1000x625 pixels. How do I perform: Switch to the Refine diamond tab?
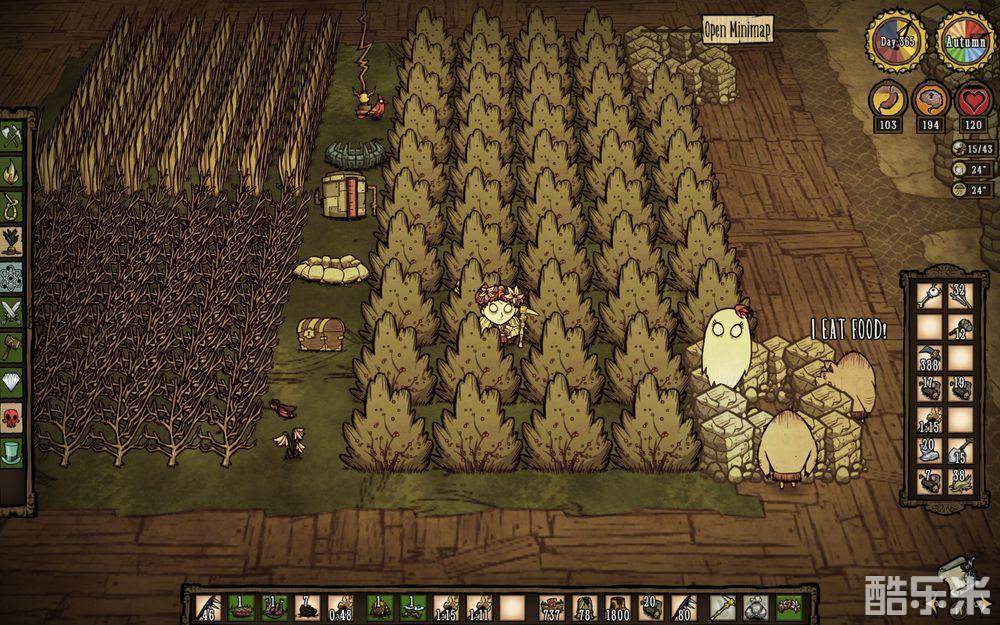[12, 381]
